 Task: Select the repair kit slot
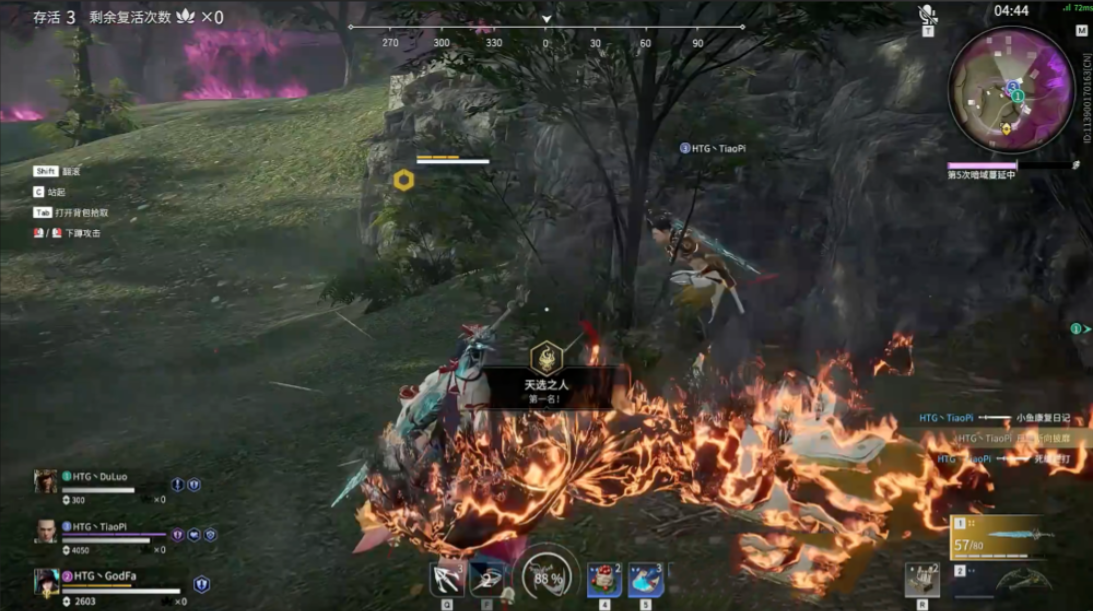pos(922,580)
